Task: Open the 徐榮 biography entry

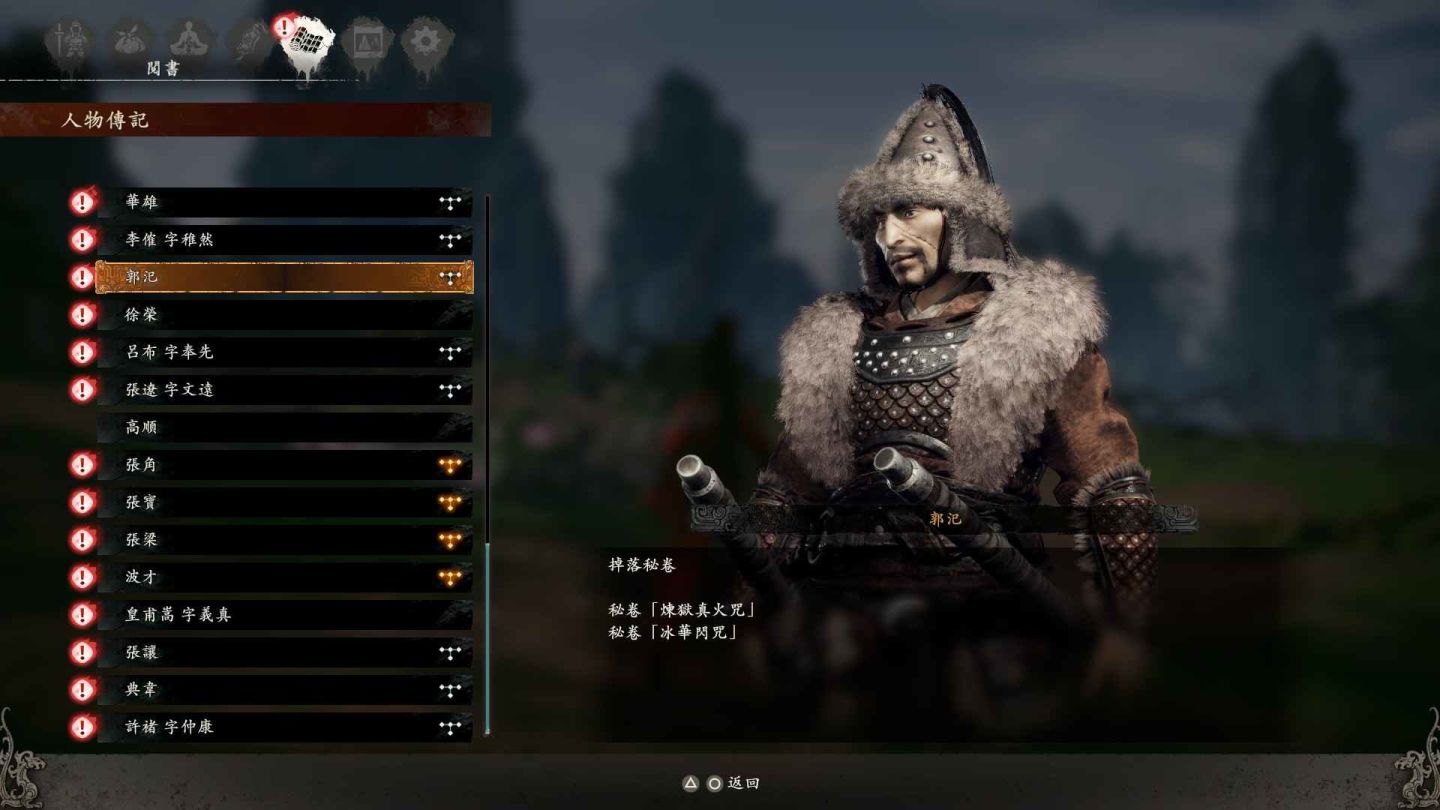Action: (x=284, y=315)
